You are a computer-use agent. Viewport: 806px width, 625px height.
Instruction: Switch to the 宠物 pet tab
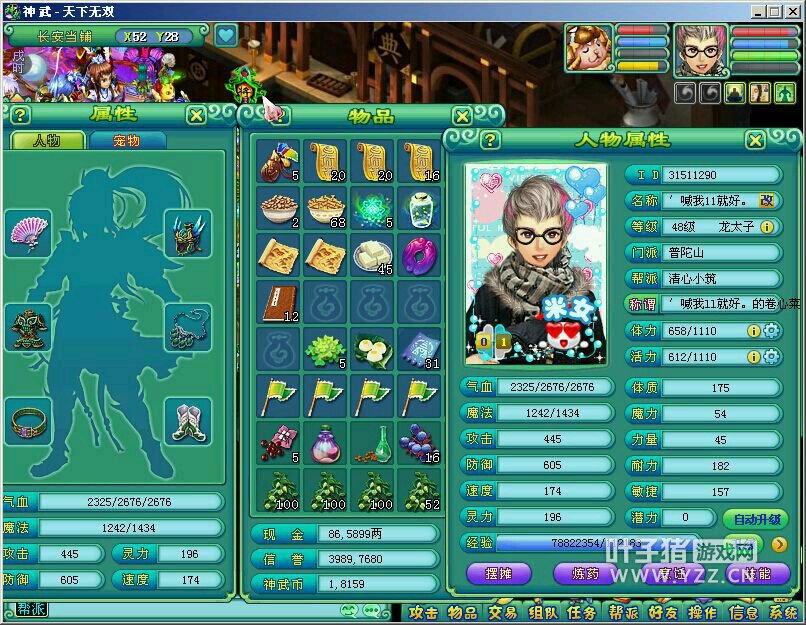[126, 141]
